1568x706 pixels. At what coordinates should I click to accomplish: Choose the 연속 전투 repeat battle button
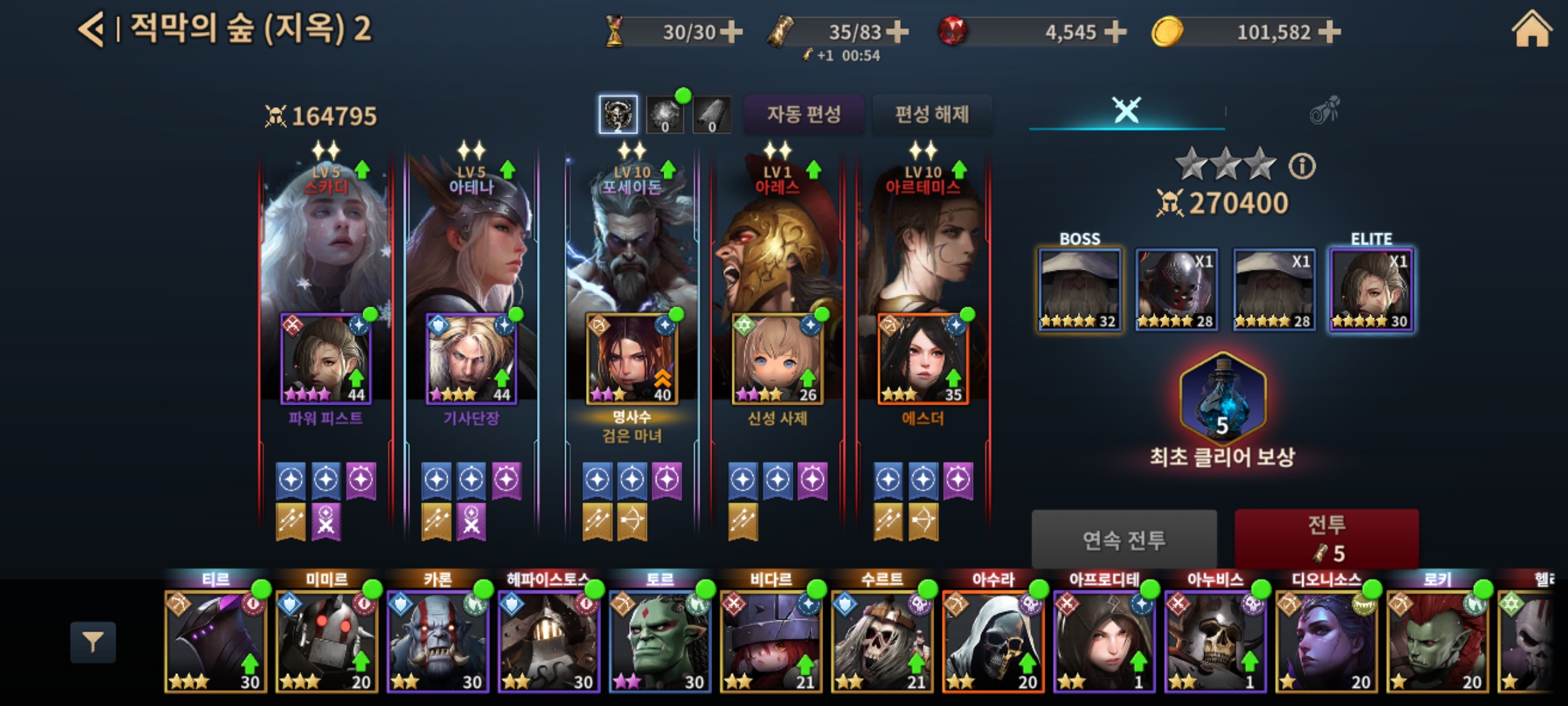1124,539
